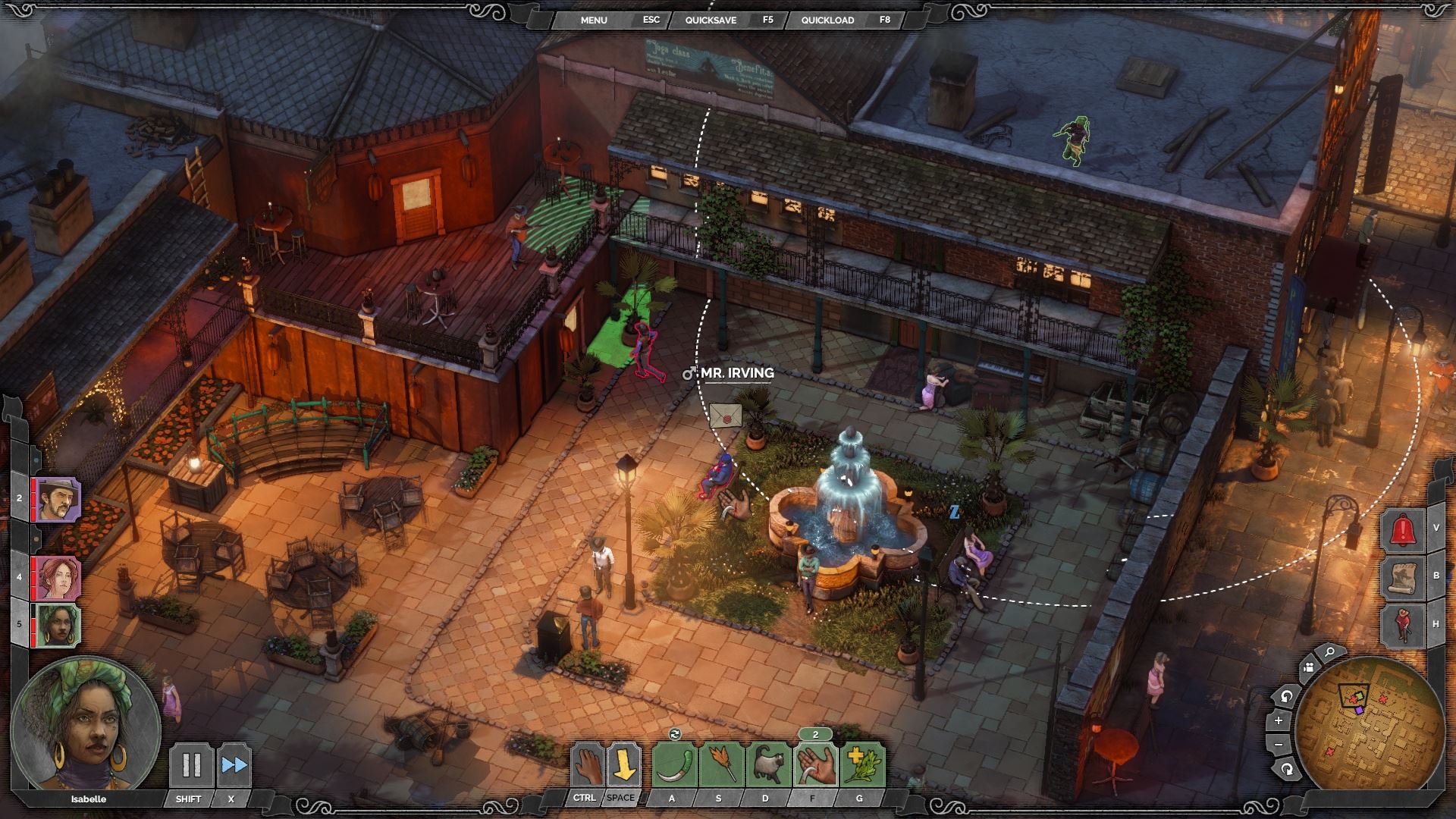Click the Quickload button
1456x819 pixels.
click(x=827, y=20)
